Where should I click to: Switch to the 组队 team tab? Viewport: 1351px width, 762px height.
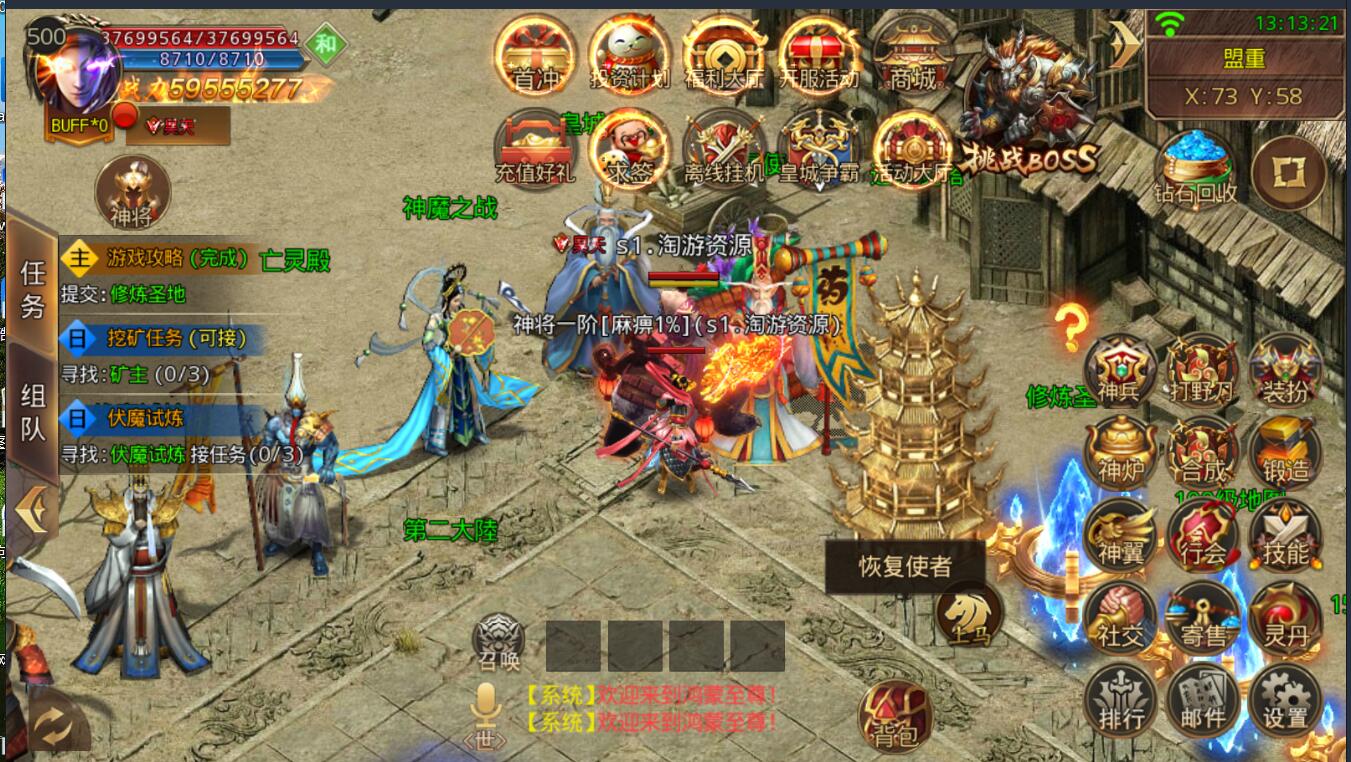point(33,413)
